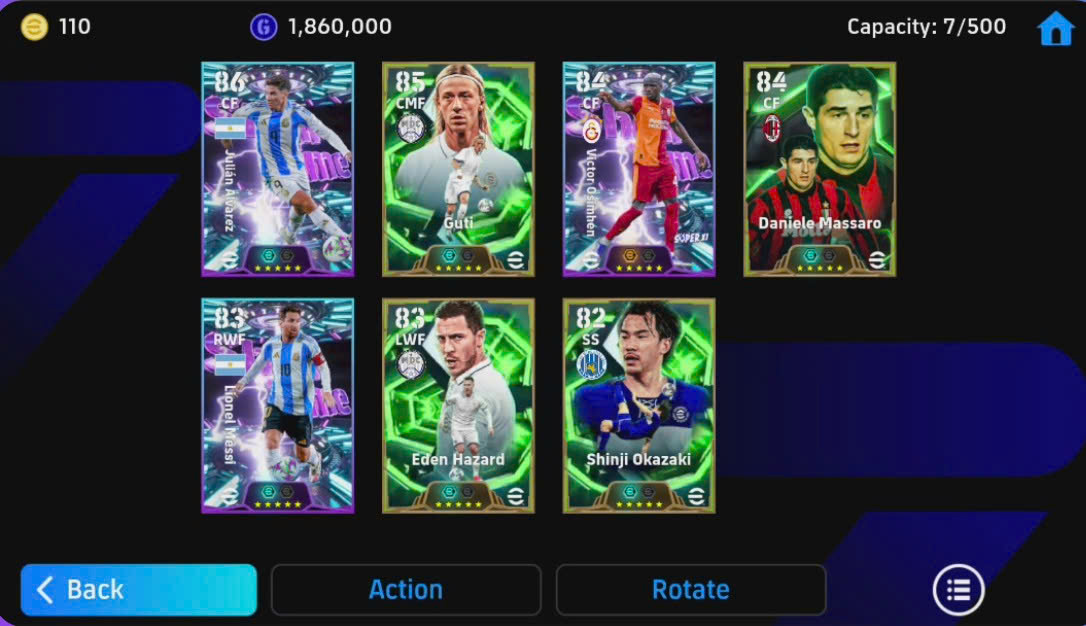Select the Lionel Messi RWF card
Viewport: 1086px width, 626px height.
tap(277, 405)
